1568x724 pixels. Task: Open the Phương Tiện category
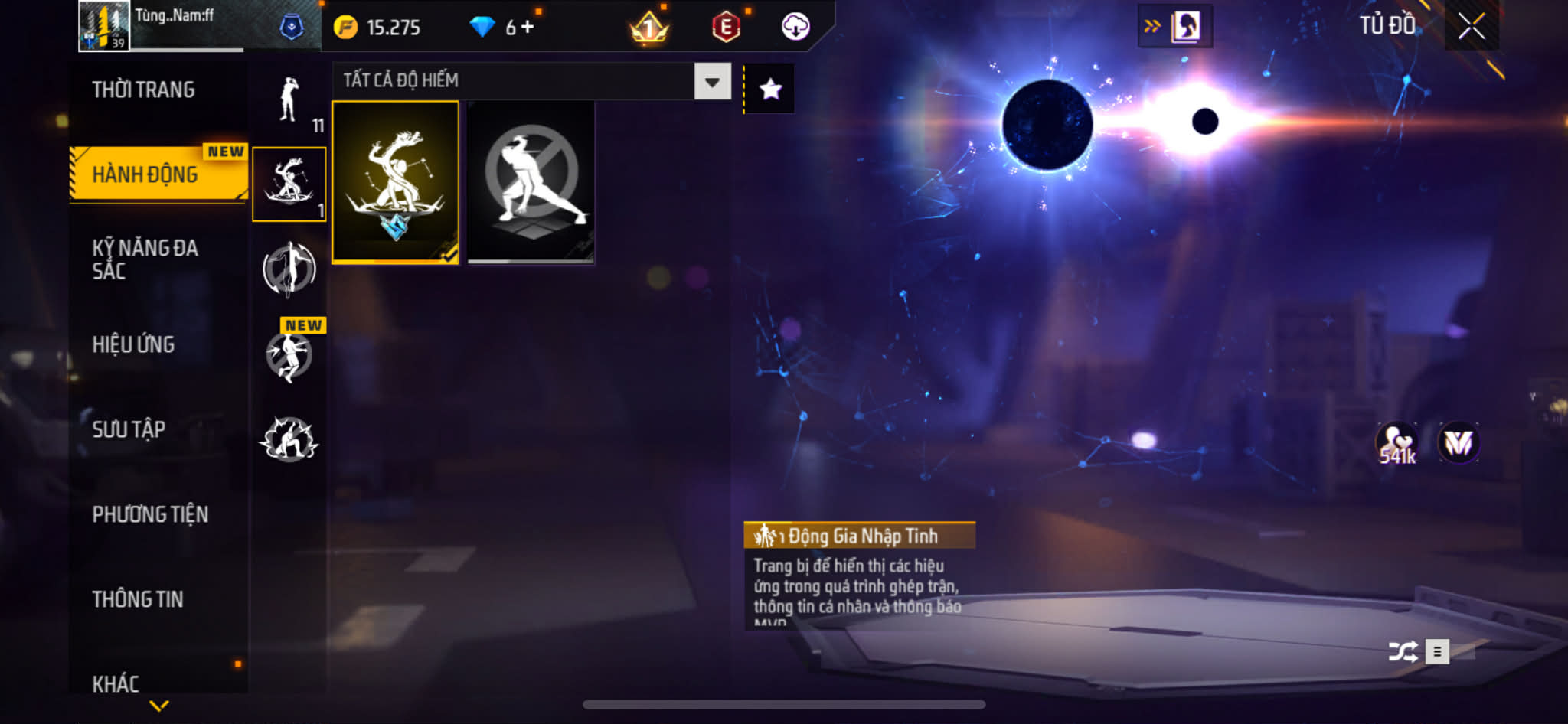[150, 514]
